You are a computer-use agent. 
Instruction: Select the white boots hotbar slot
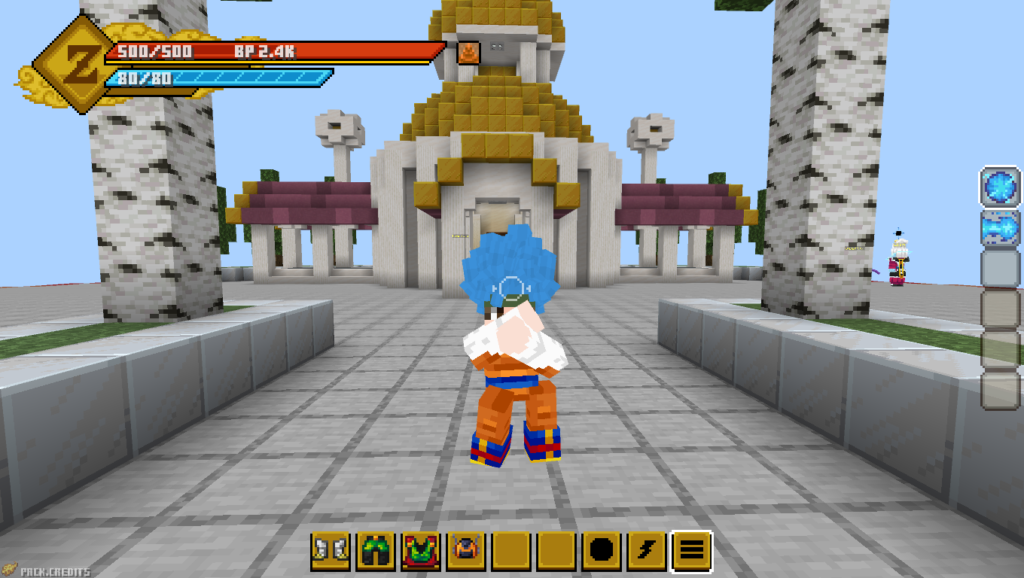pos(329,551)
